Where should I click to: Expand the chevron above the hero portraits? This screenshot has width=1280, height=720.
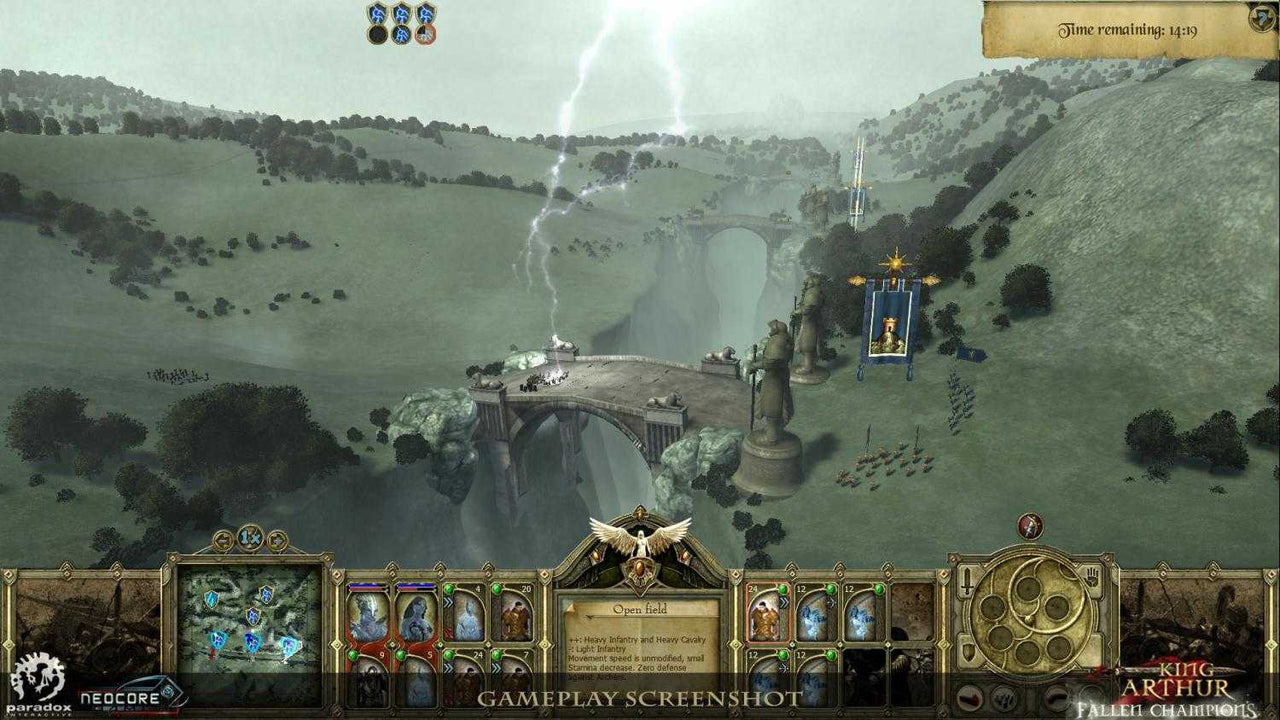pyautogui.click(x=391, y=565)
